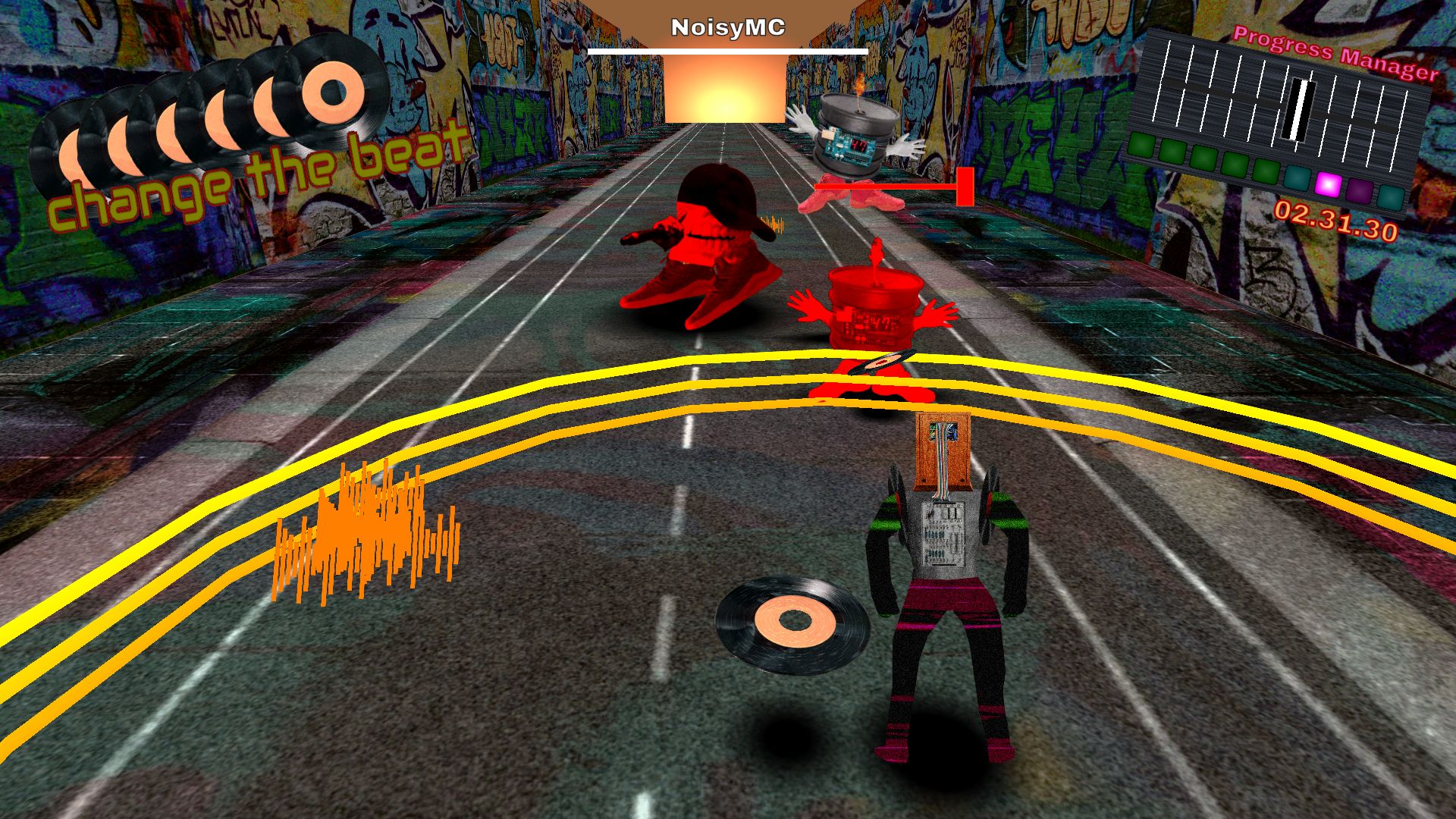This screenshot has width=1456, height=819.
Task: Click the Progress Manager title
Action: tap(1335, 53)
